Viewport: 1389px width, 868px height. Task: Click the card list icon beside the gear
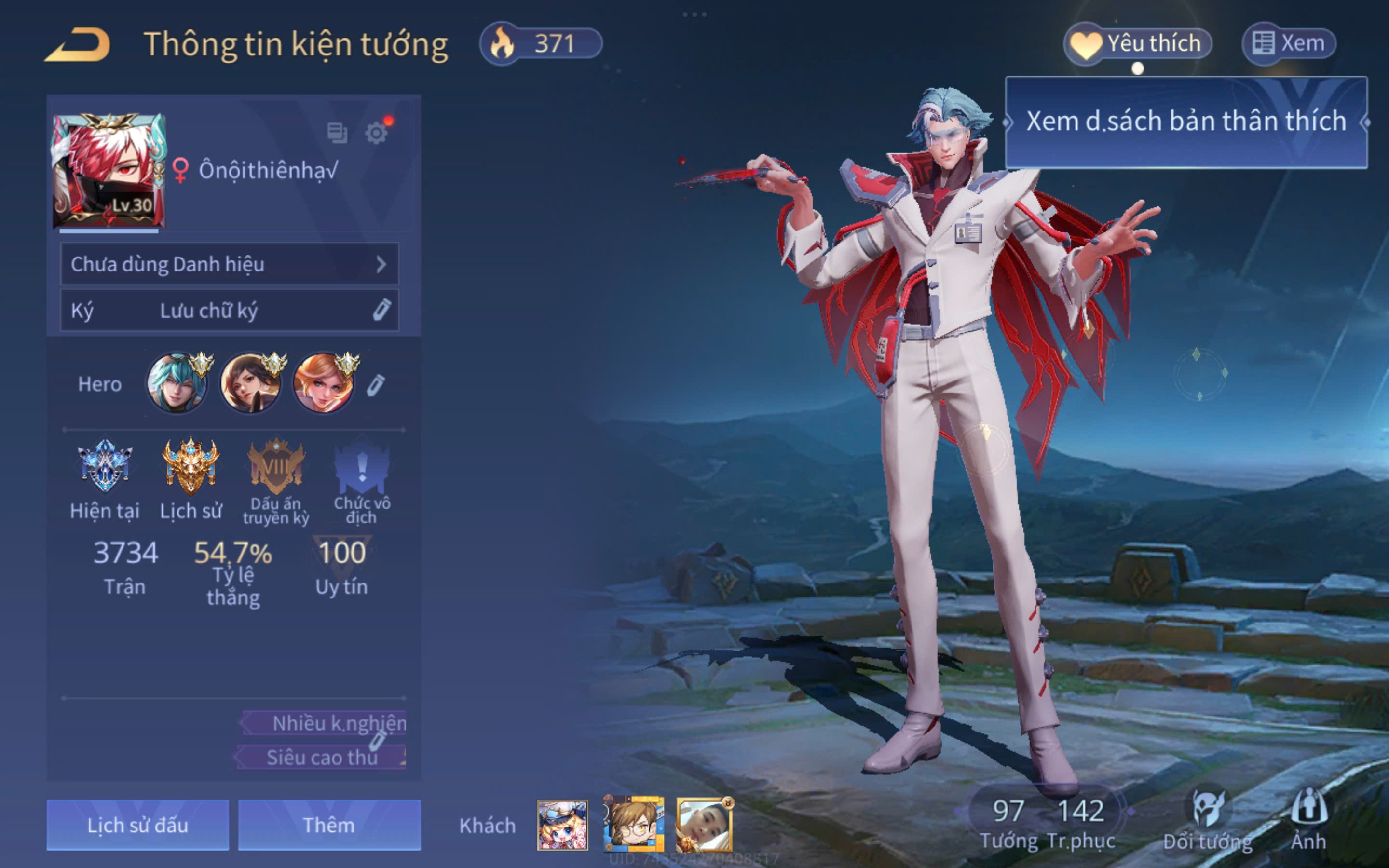(337, 133)
